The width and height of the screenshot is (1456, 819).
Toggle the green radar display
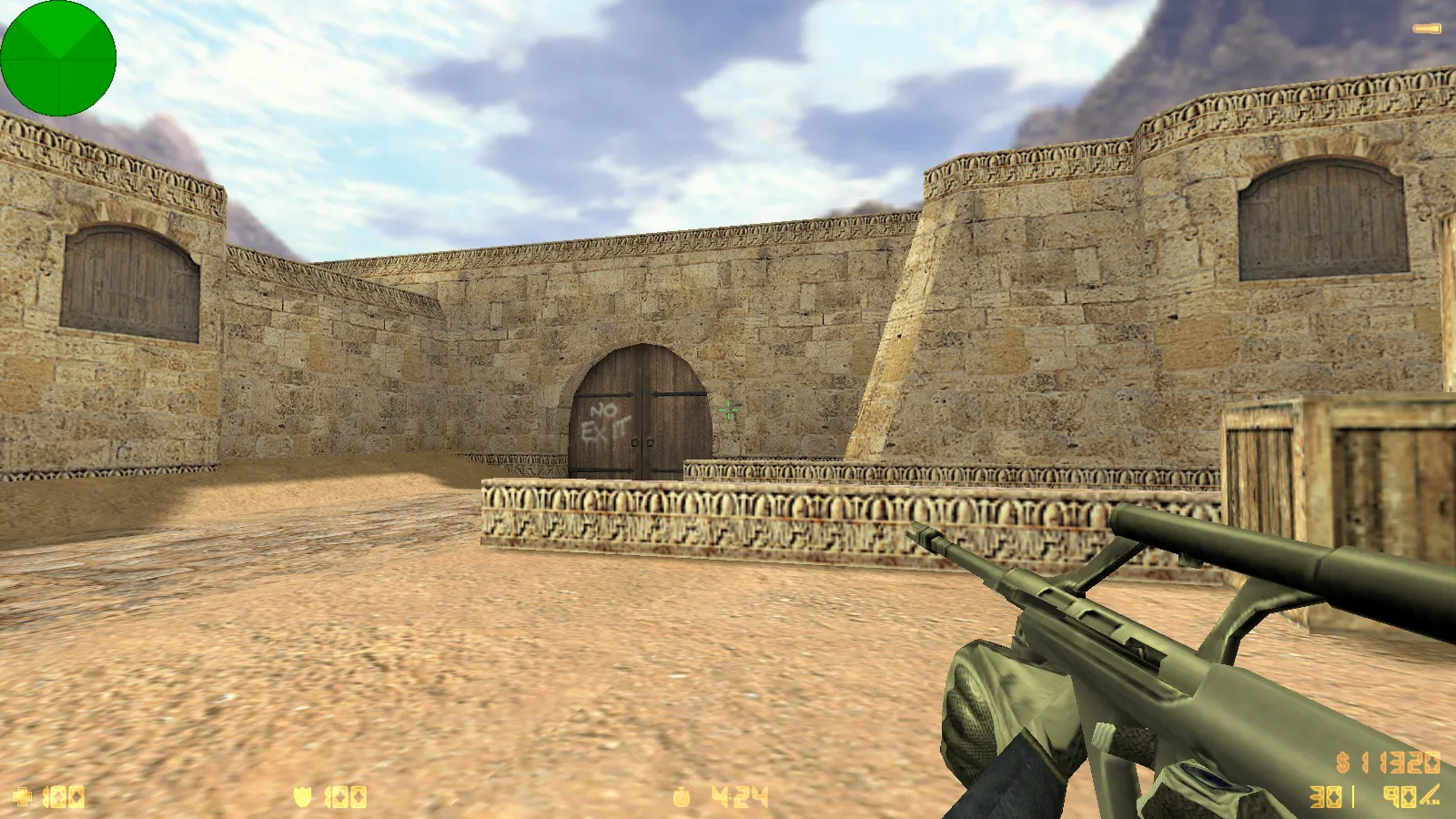58,58
